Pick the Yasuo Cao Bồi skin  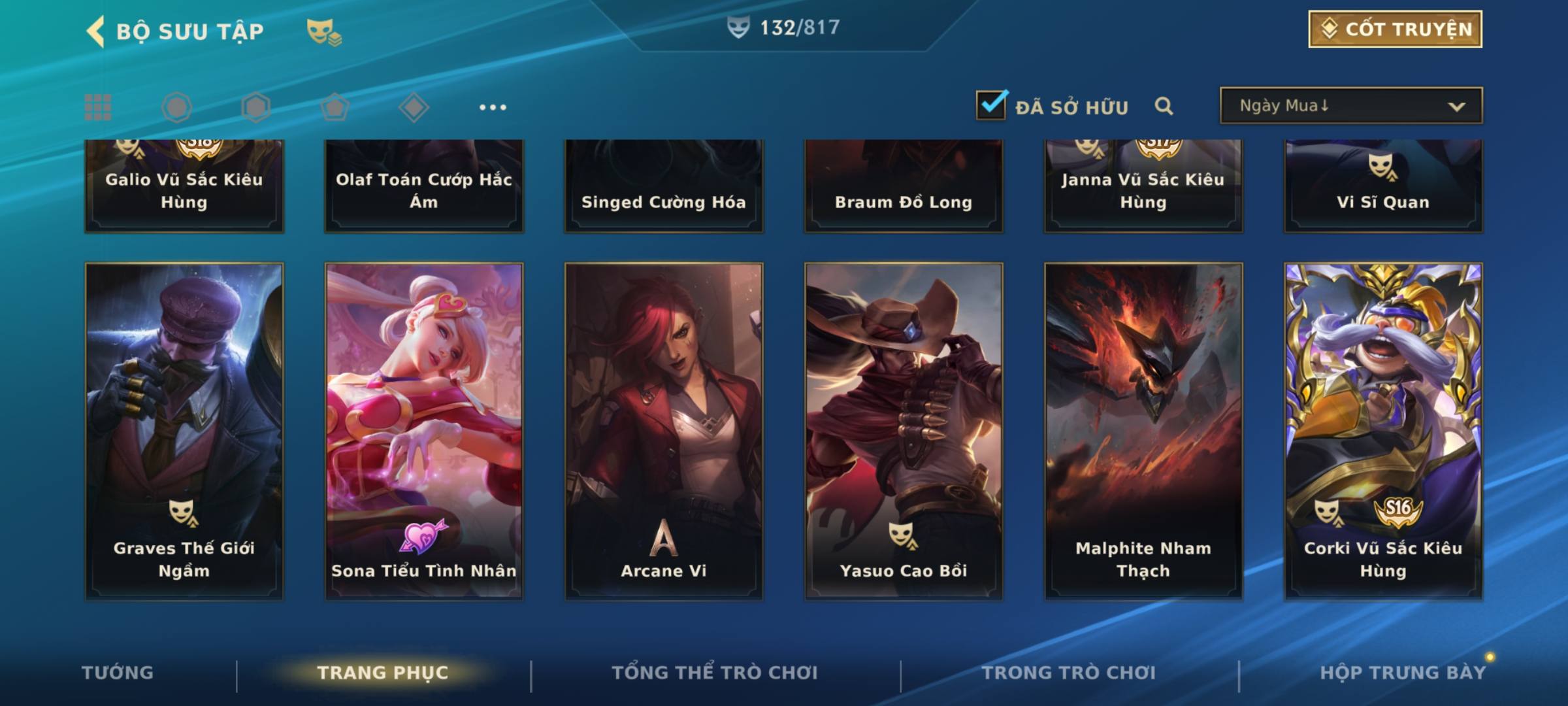pos(904,431)
